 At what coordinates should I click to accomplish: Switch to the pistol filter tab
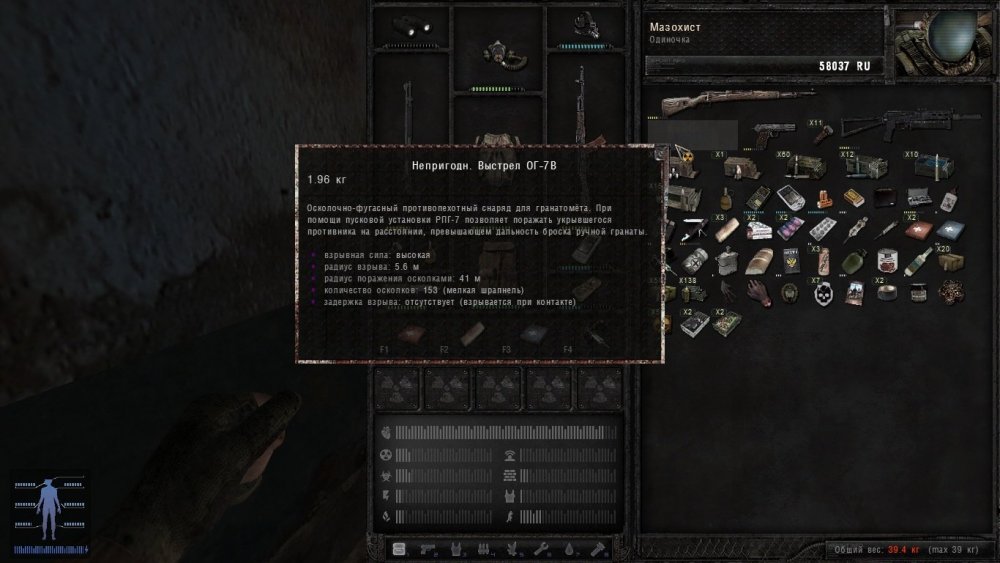427,548
